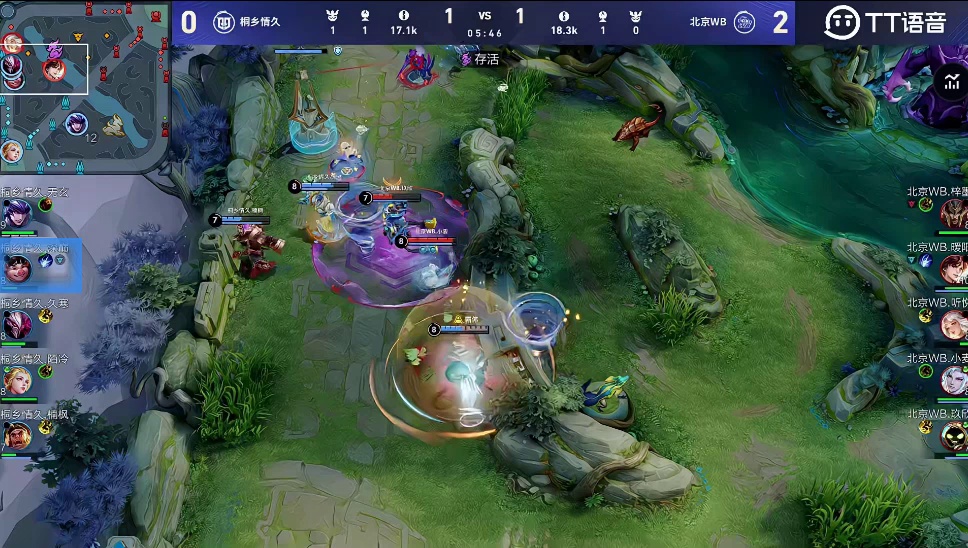Select player 桐乡情久.陷冷 portrait
This screenshot has width=968, height=548.
(x=17, y=379)
